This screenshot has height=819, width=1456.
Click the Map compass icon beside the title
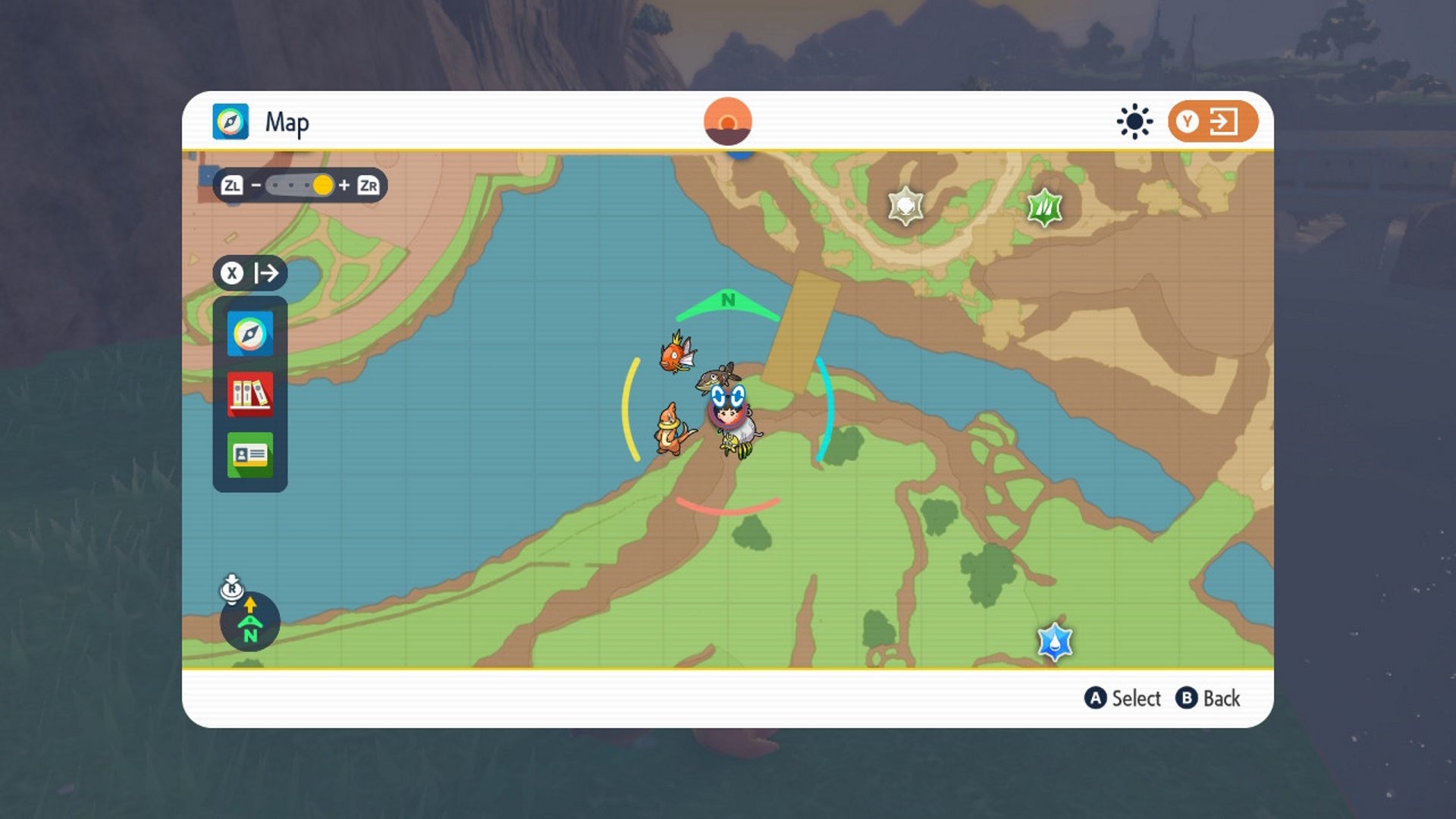click(231, 121)
